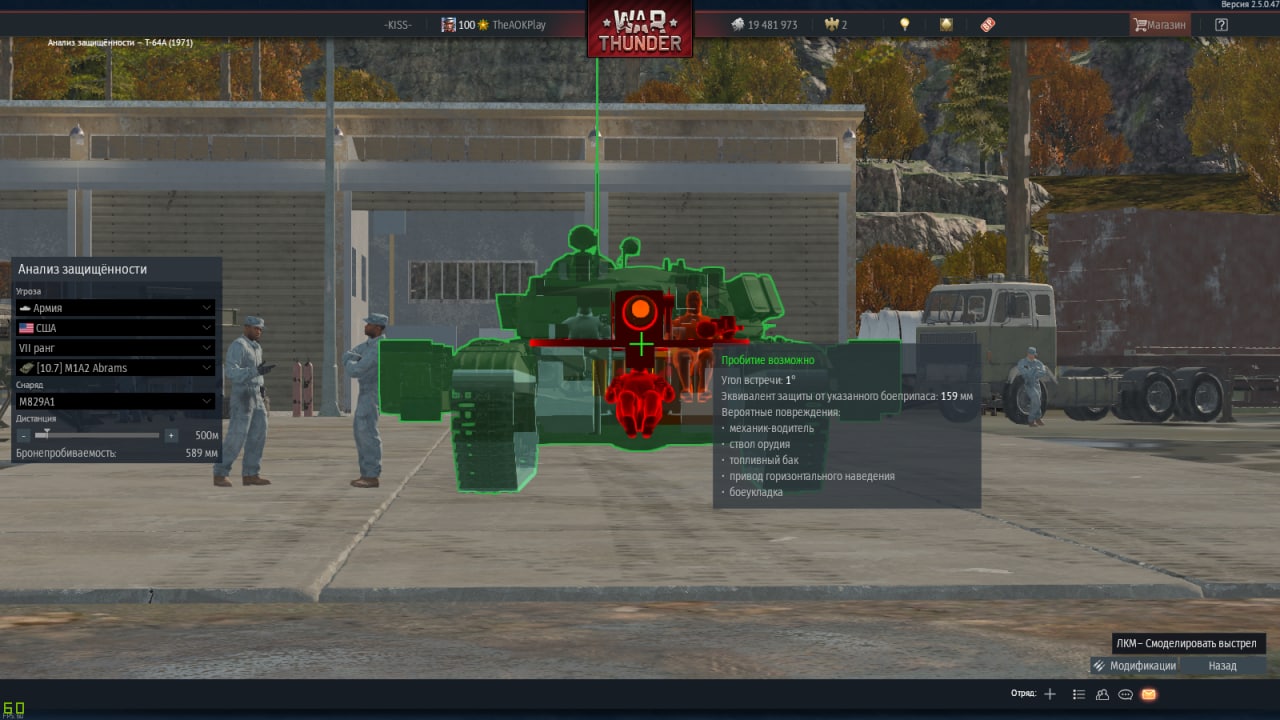This screenshot has height=720, width=1280.
Task: Add a squad member with plus icon
Action: [1050, 694]
